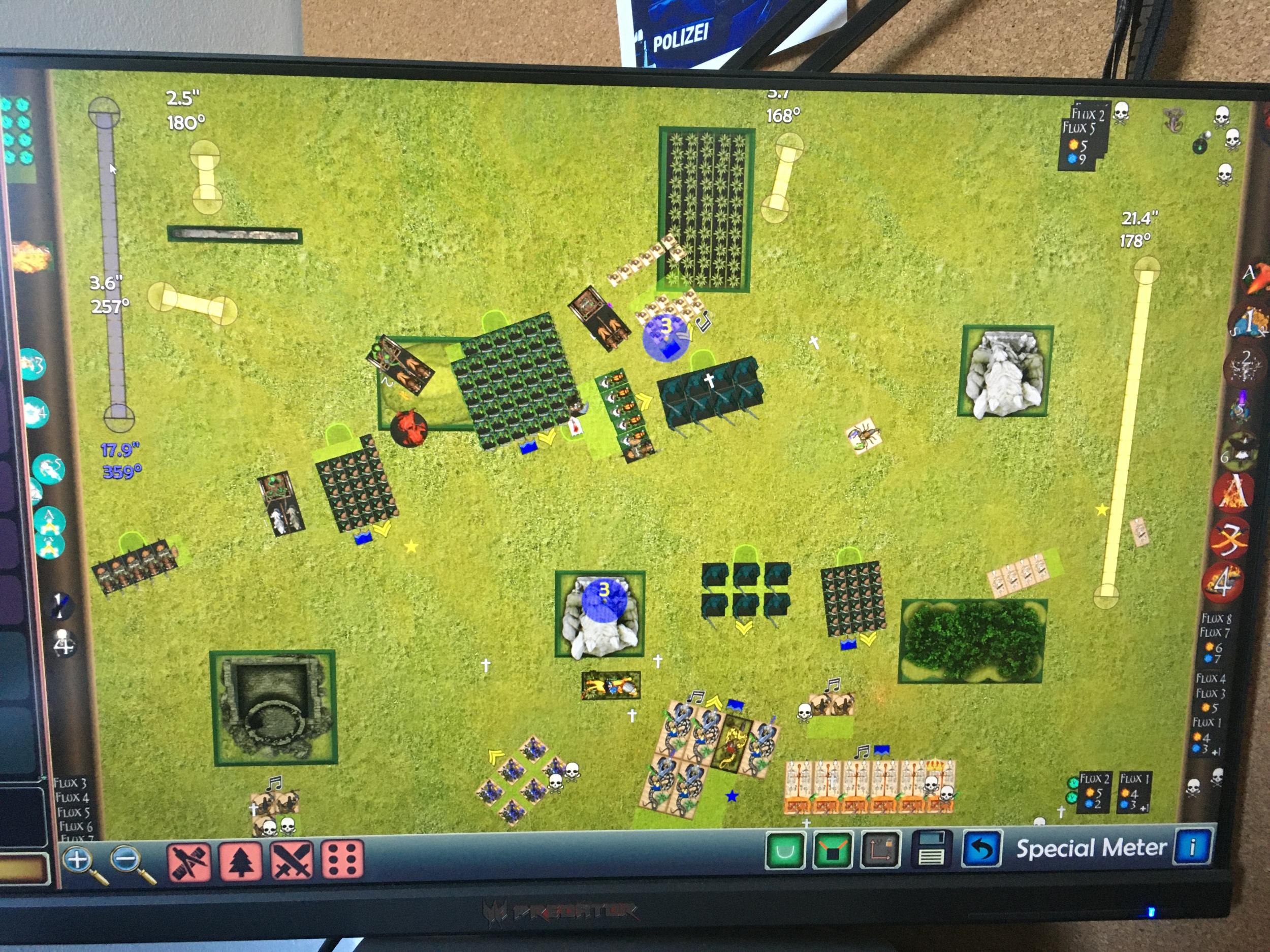Viewport: 1270px width, 952px height.
Task: Select the crossed swords button
Action: [292, 860]
